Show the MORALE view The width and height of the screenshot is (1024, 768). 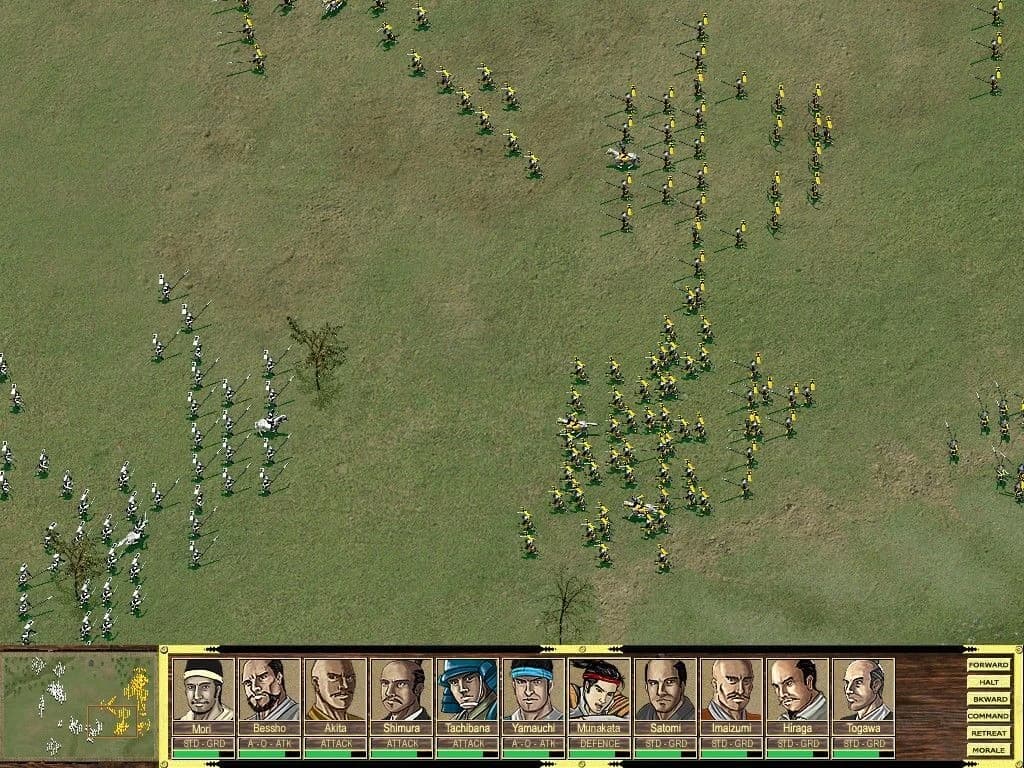988,749
